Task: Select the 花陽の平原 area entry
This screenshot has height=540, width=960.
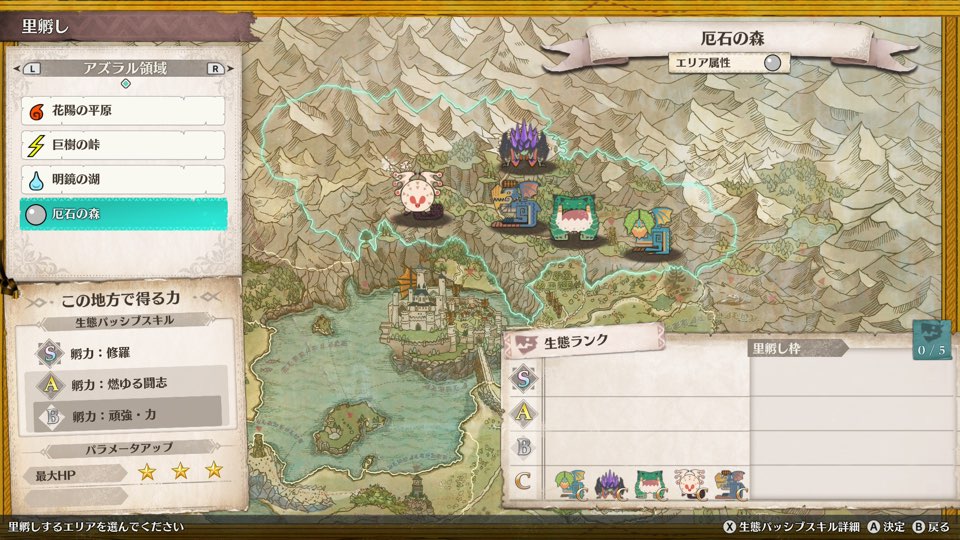Action: pos(123,111)
